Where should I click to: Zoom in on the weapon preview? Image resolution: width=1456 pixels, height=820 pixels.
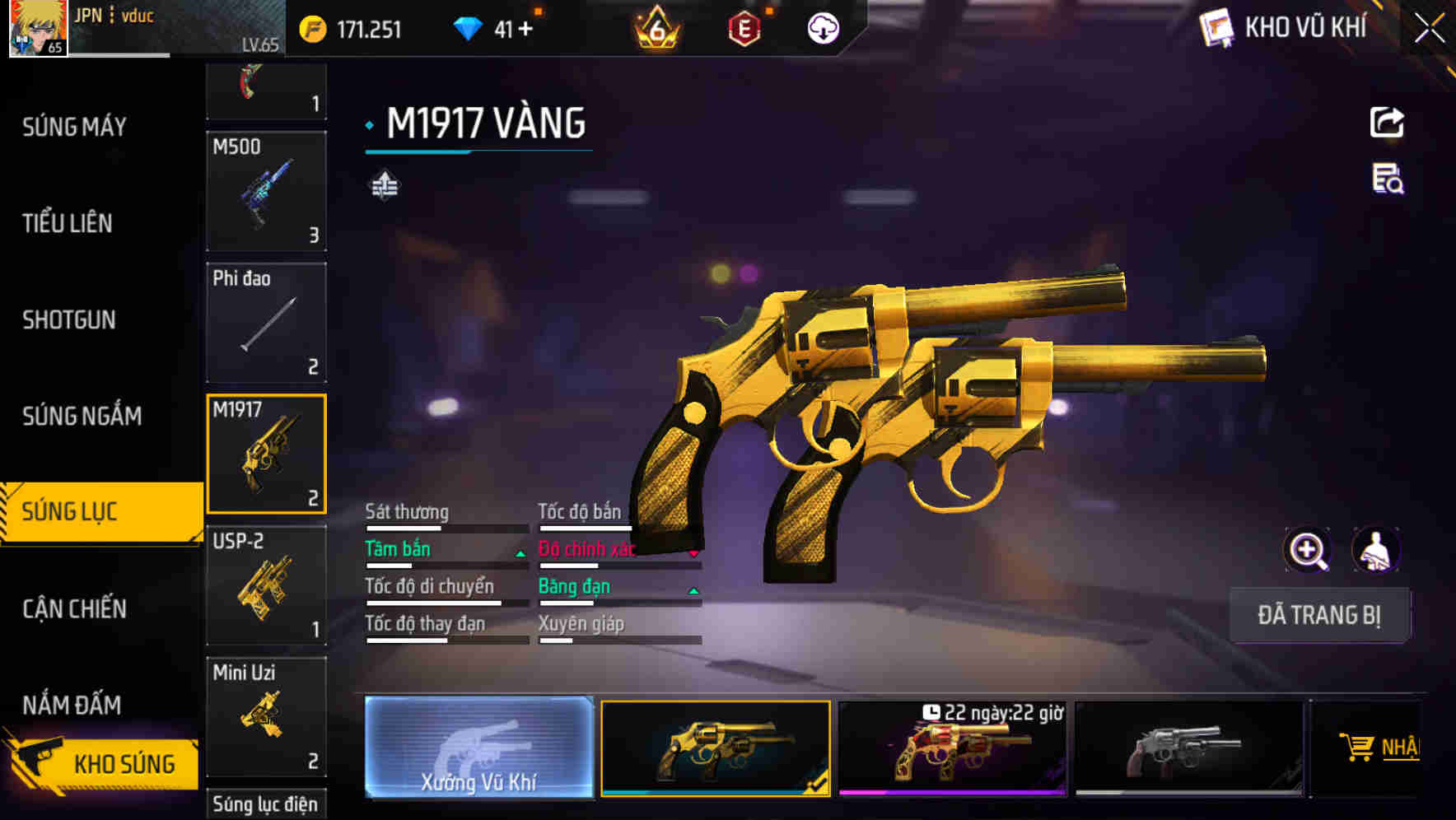tap(1308, 550)
